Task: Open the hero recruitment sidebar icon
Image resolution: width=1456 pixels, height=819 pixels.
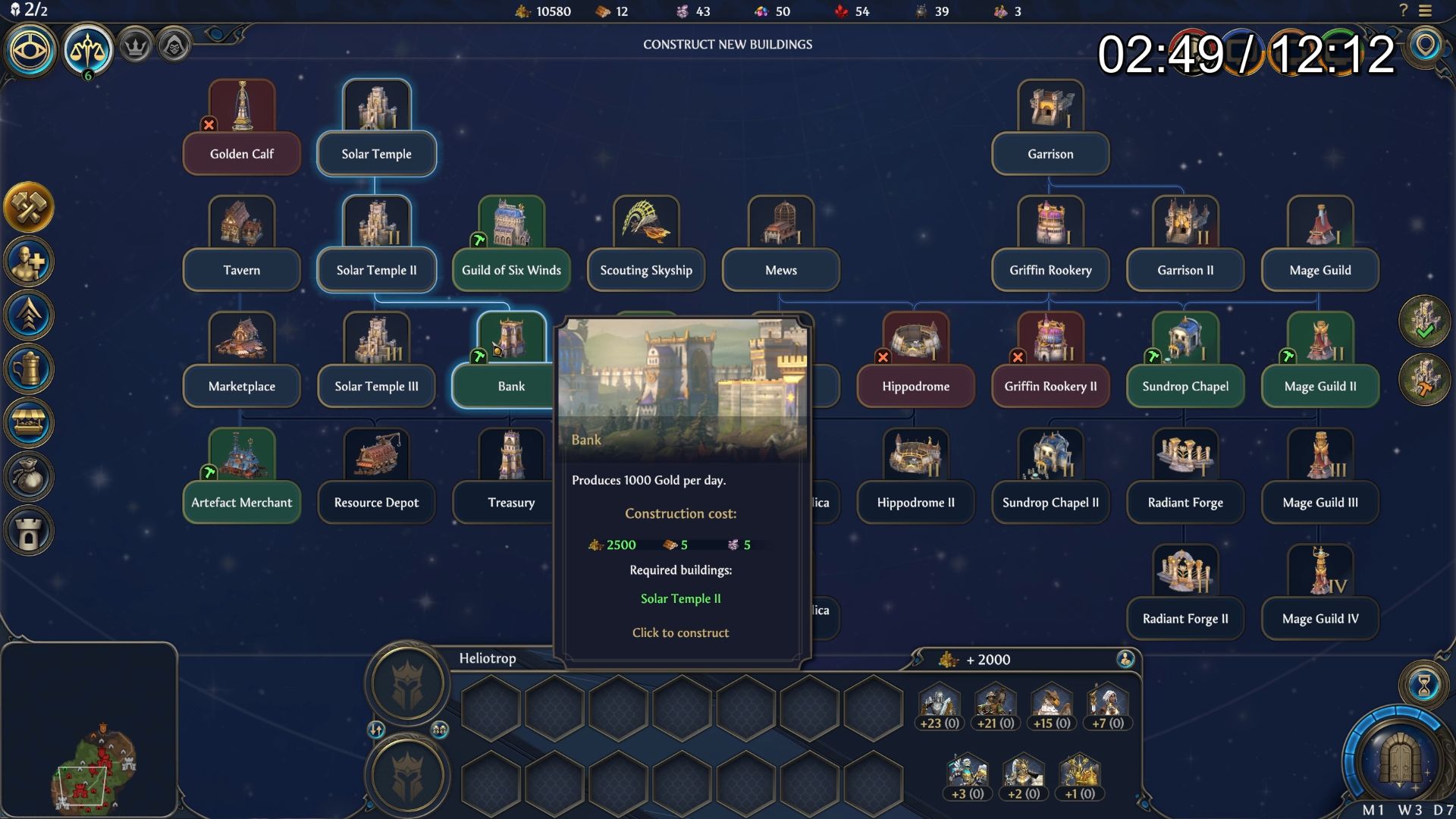Action: tap(29, 262)
